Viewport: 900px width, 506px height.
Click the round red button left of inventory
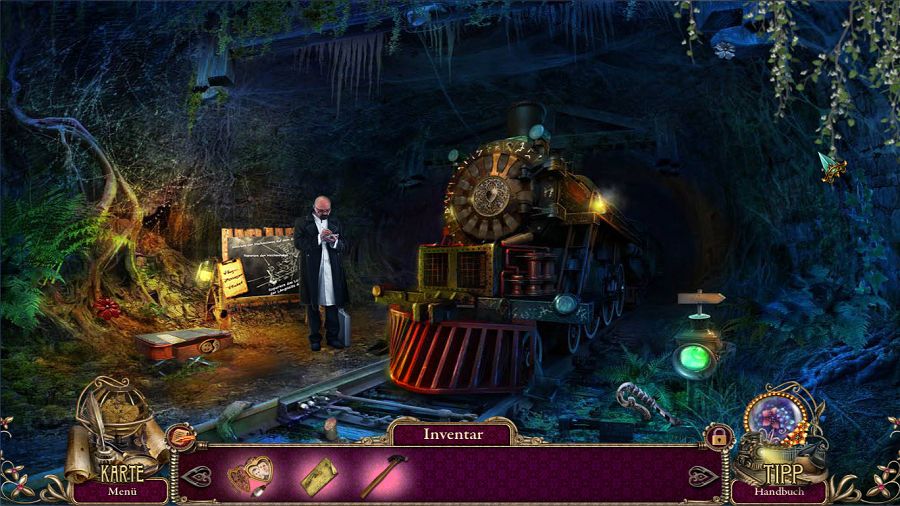pos(181,437)
